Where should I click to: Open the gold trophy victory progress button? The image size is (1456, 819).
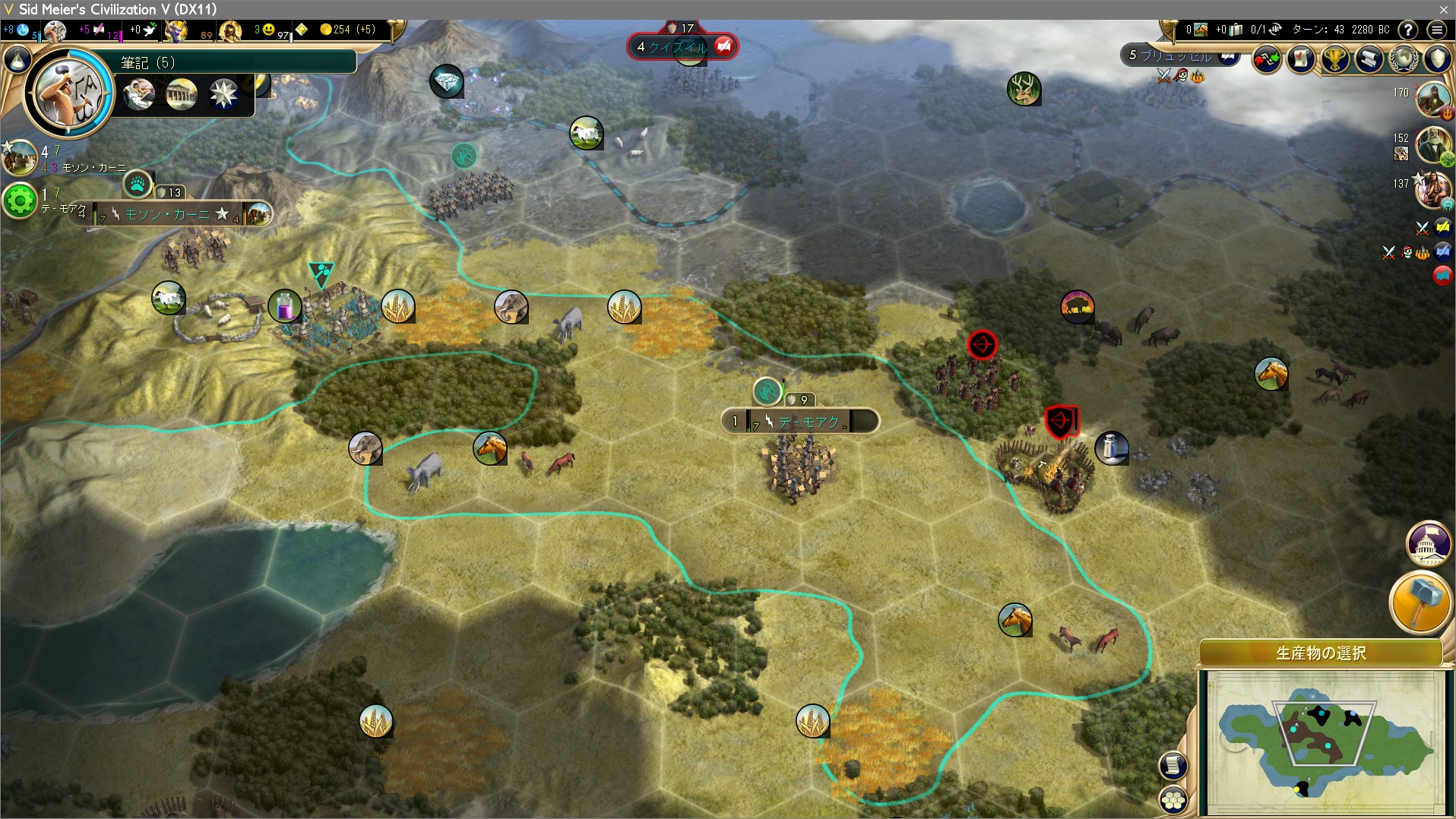point(1335,58)
